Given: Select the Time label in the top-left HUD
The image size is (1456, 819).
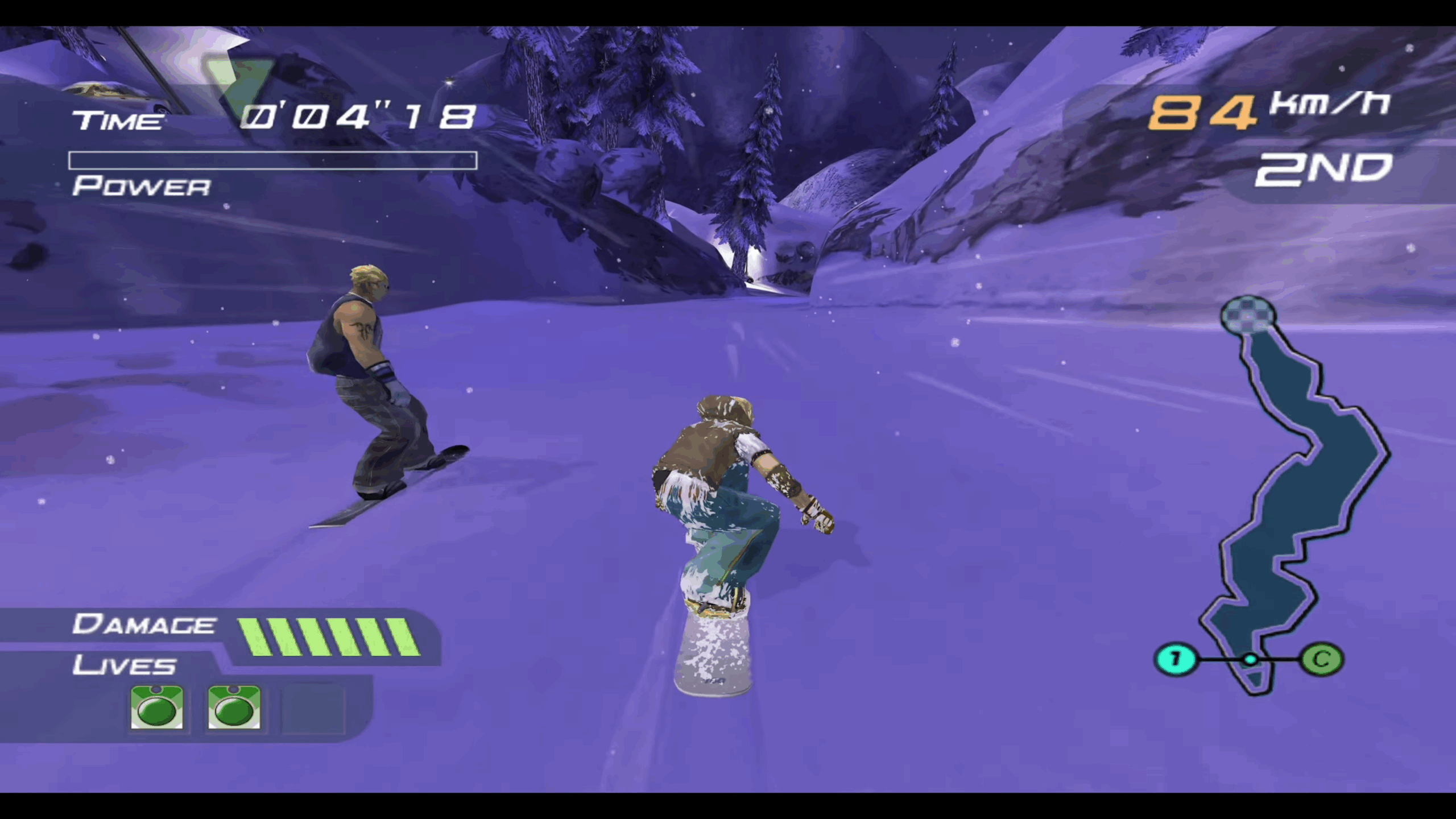Looking at the screenshot, I should point(119,118).
